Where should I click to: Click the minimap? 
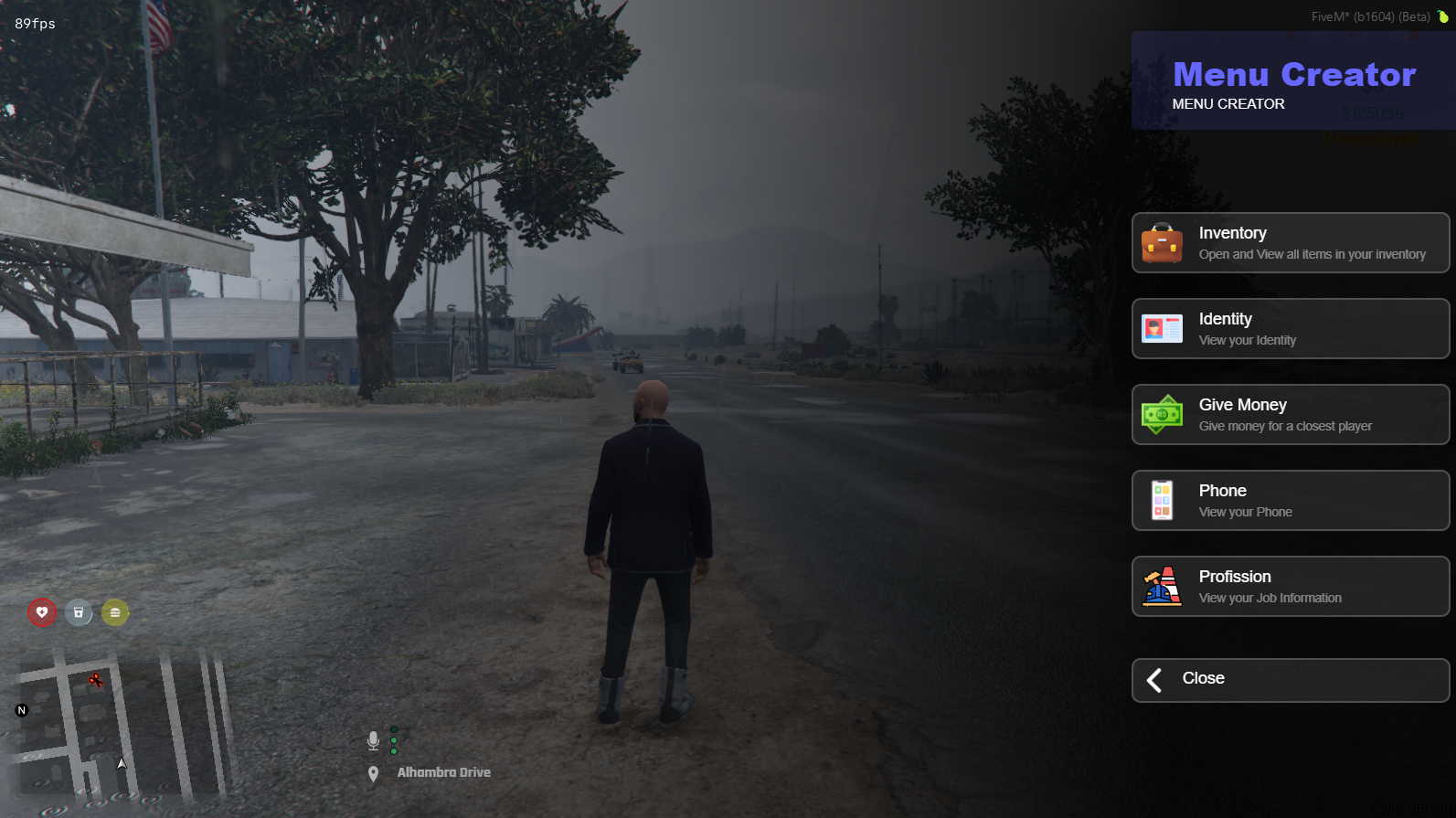119,727
